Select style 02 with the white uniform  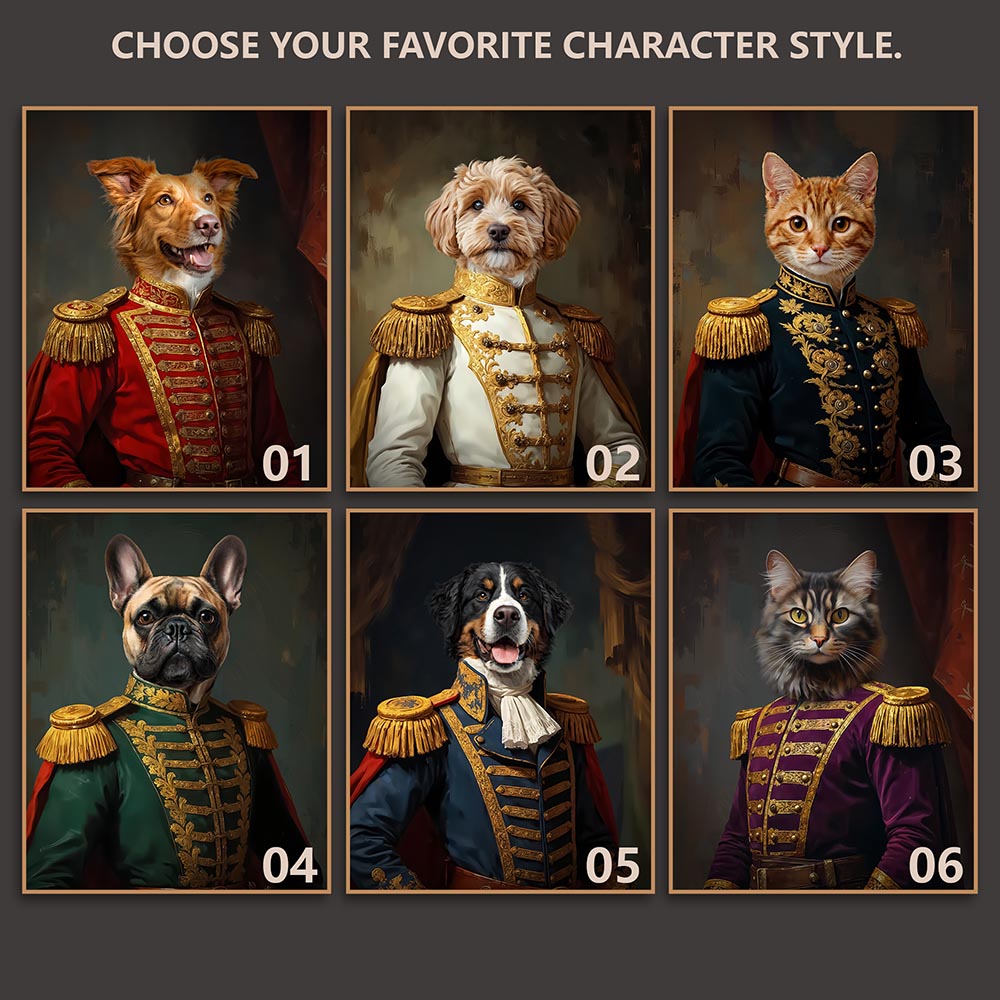[x=500, y=298]
